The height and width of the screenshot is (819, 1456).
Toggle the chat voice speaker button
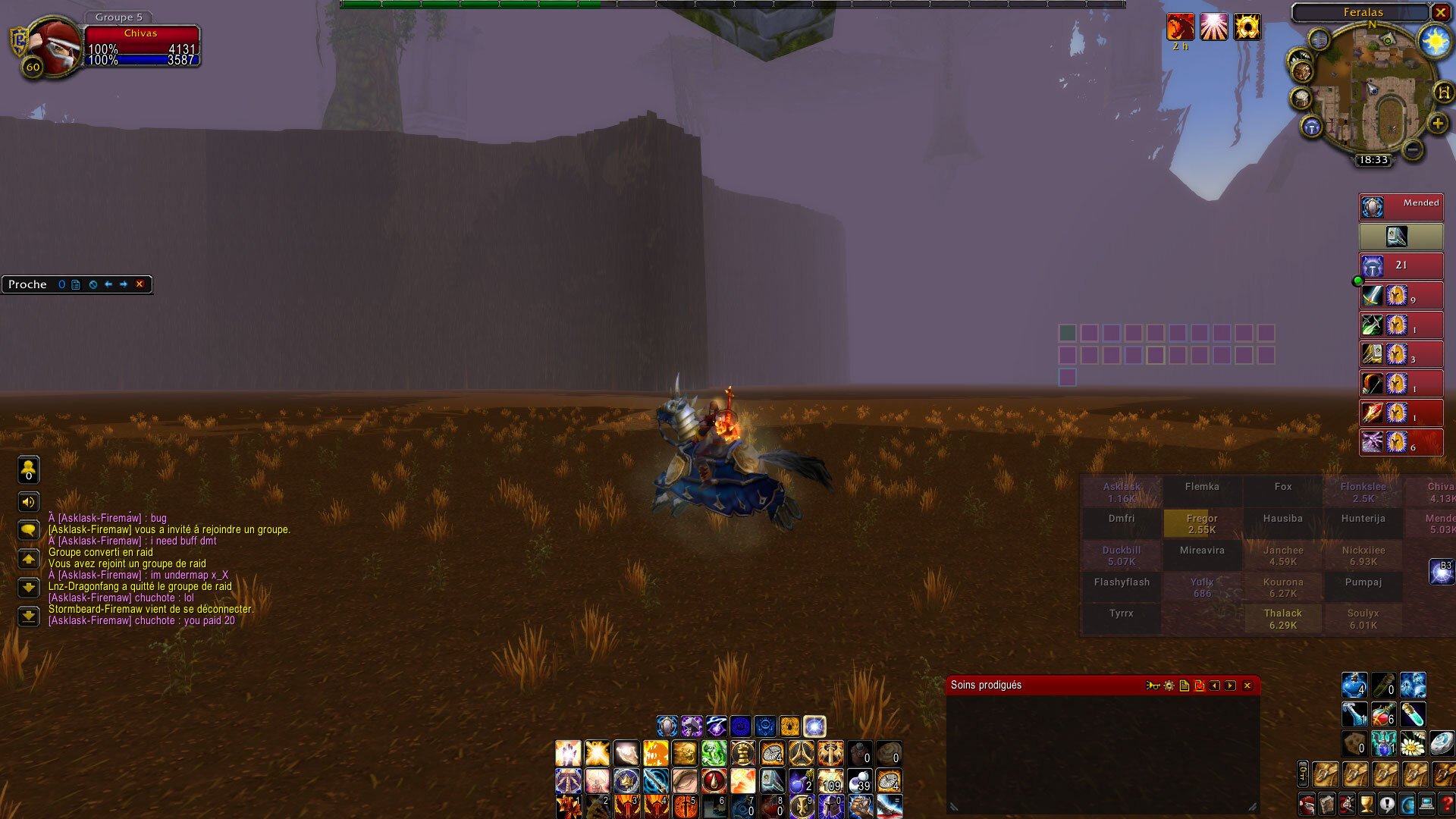point(29,501)
